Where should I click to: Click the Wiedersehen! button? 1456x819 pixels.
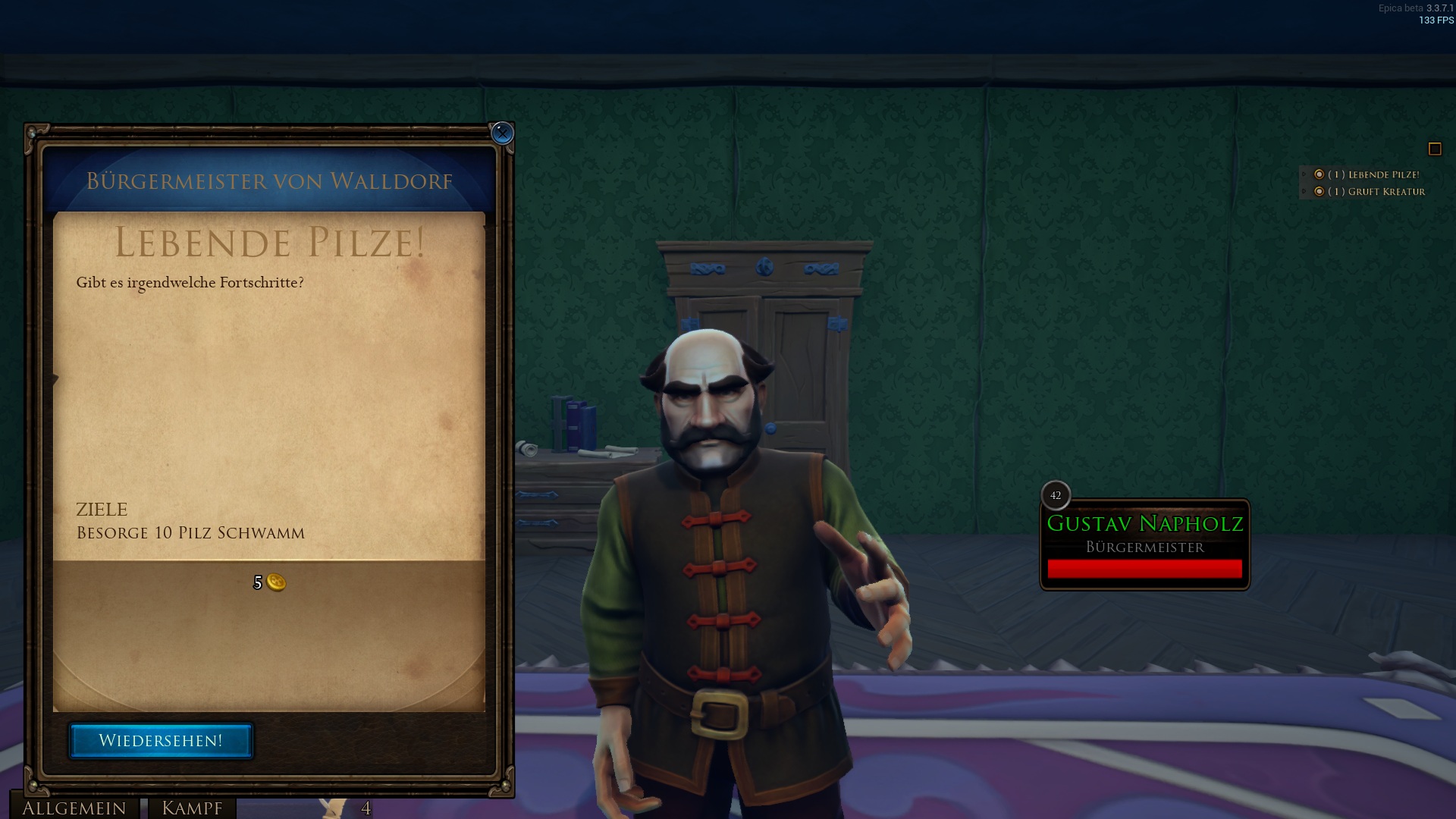coord(161,741)
